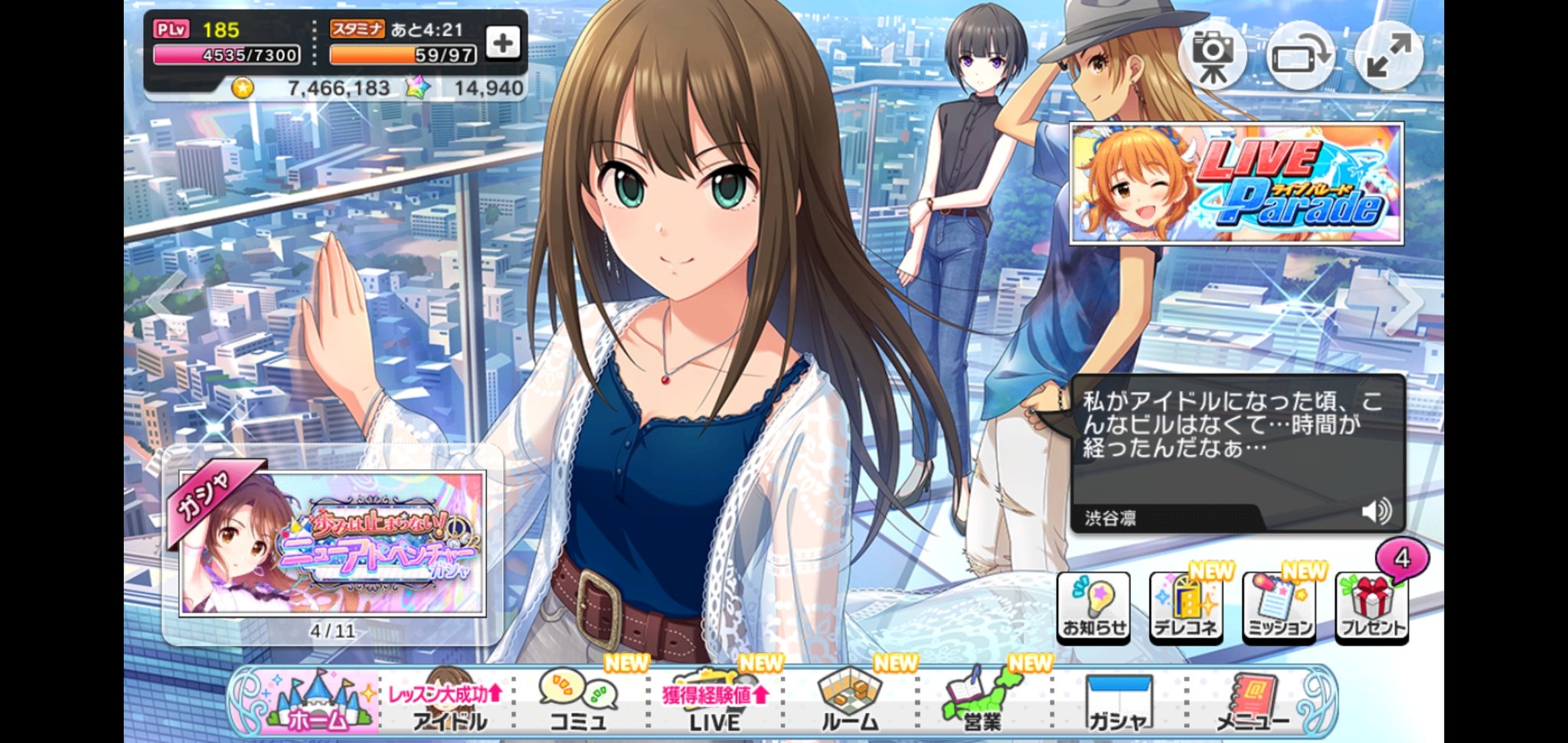Open the ミッション missions button
Viewport: 1568px width, 743px height.
coord(1279,607)
